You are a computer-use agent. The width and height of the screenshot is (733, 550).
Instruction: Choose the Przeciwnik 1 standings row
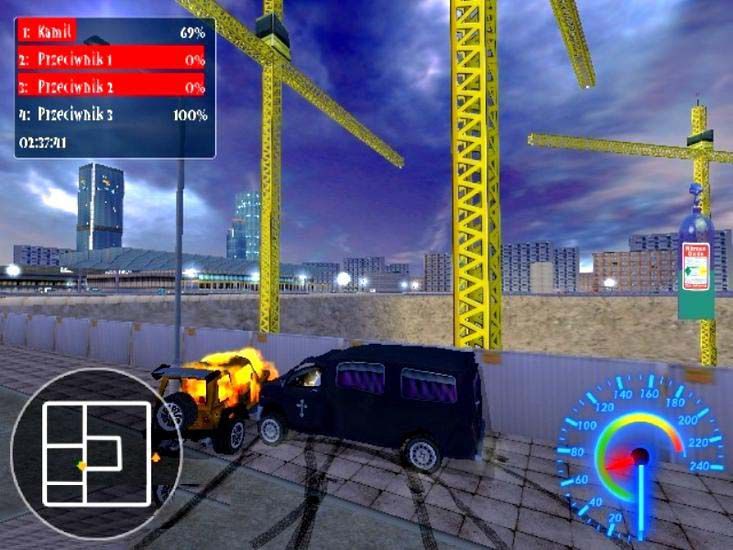point(112,59)
